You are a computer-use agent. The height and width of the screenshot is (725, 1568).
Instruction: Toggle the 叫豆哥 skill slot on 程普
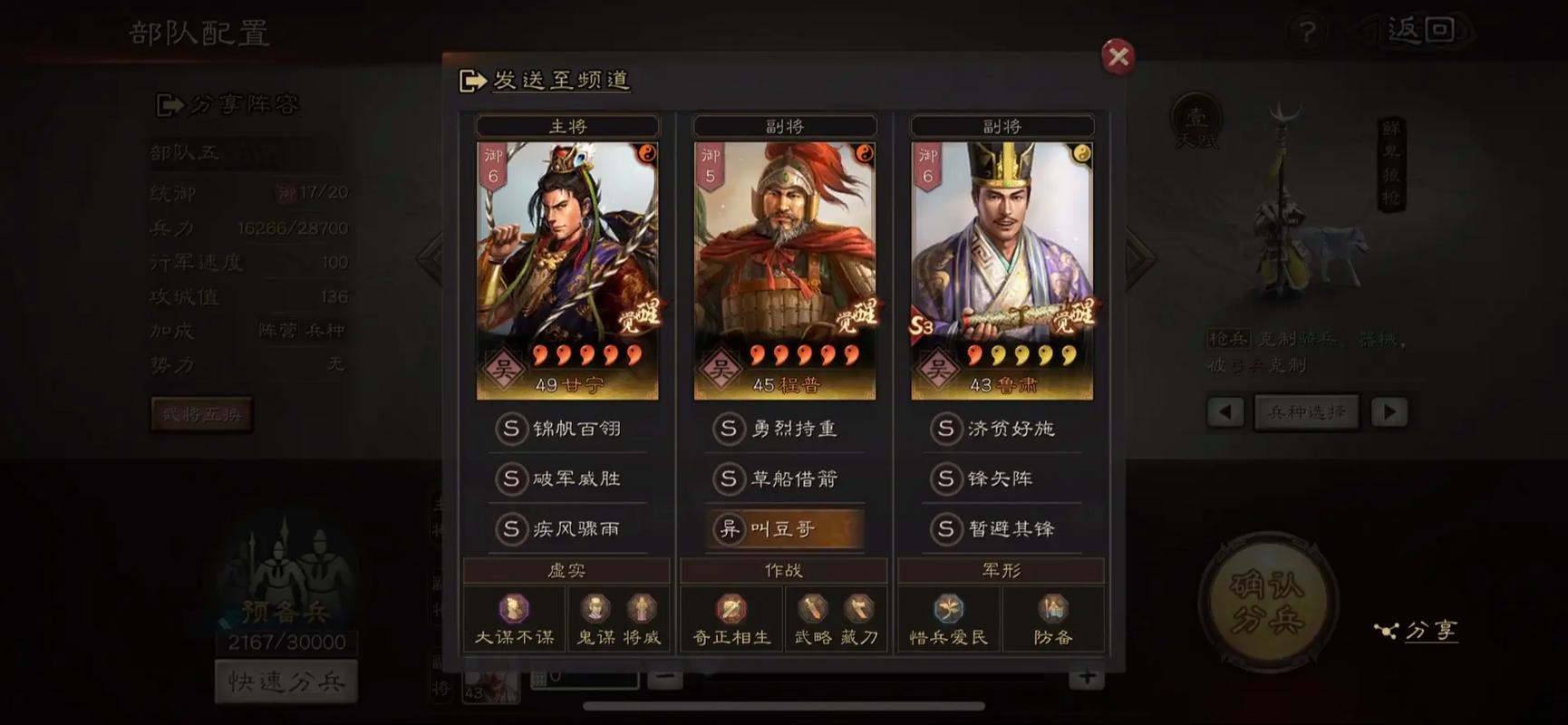783,529
